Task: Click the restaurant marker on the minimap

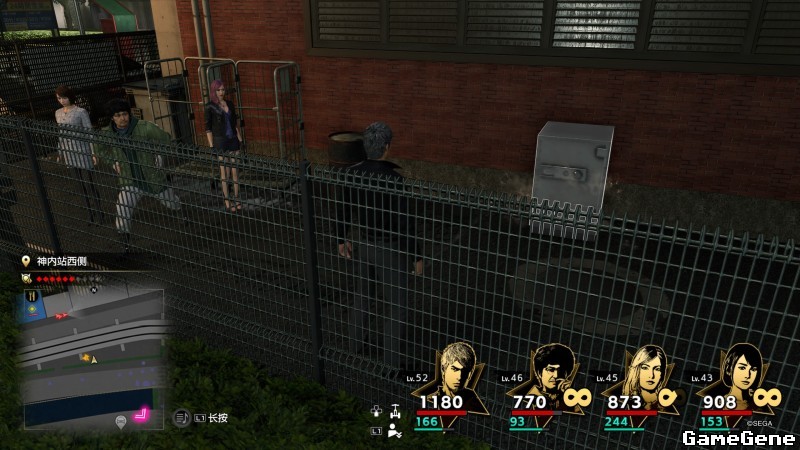Action: 30,296
